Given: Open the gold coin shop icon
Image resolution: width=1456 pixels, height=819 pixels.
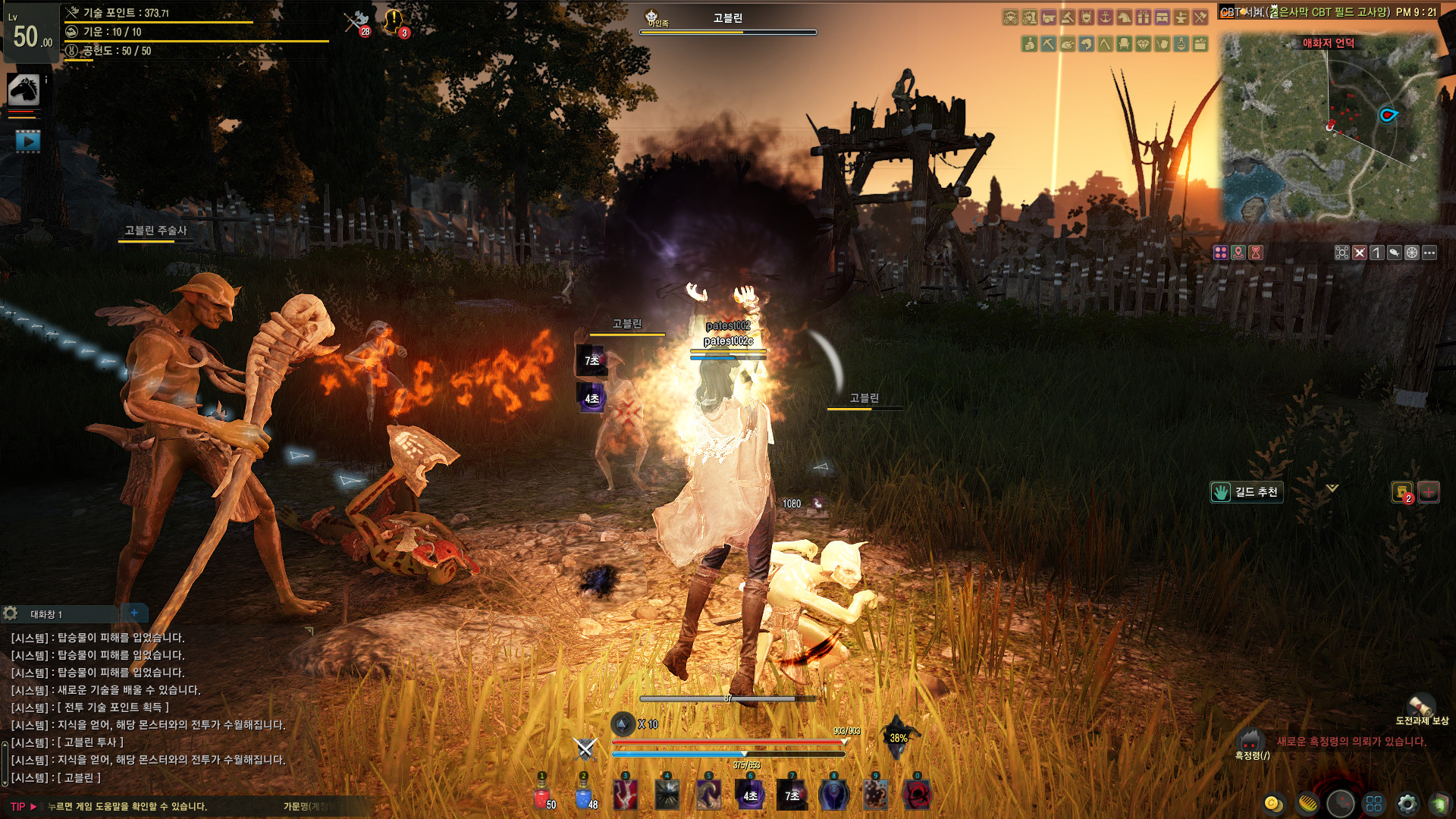Looking at the screenshot, I should coord(1273,803).
